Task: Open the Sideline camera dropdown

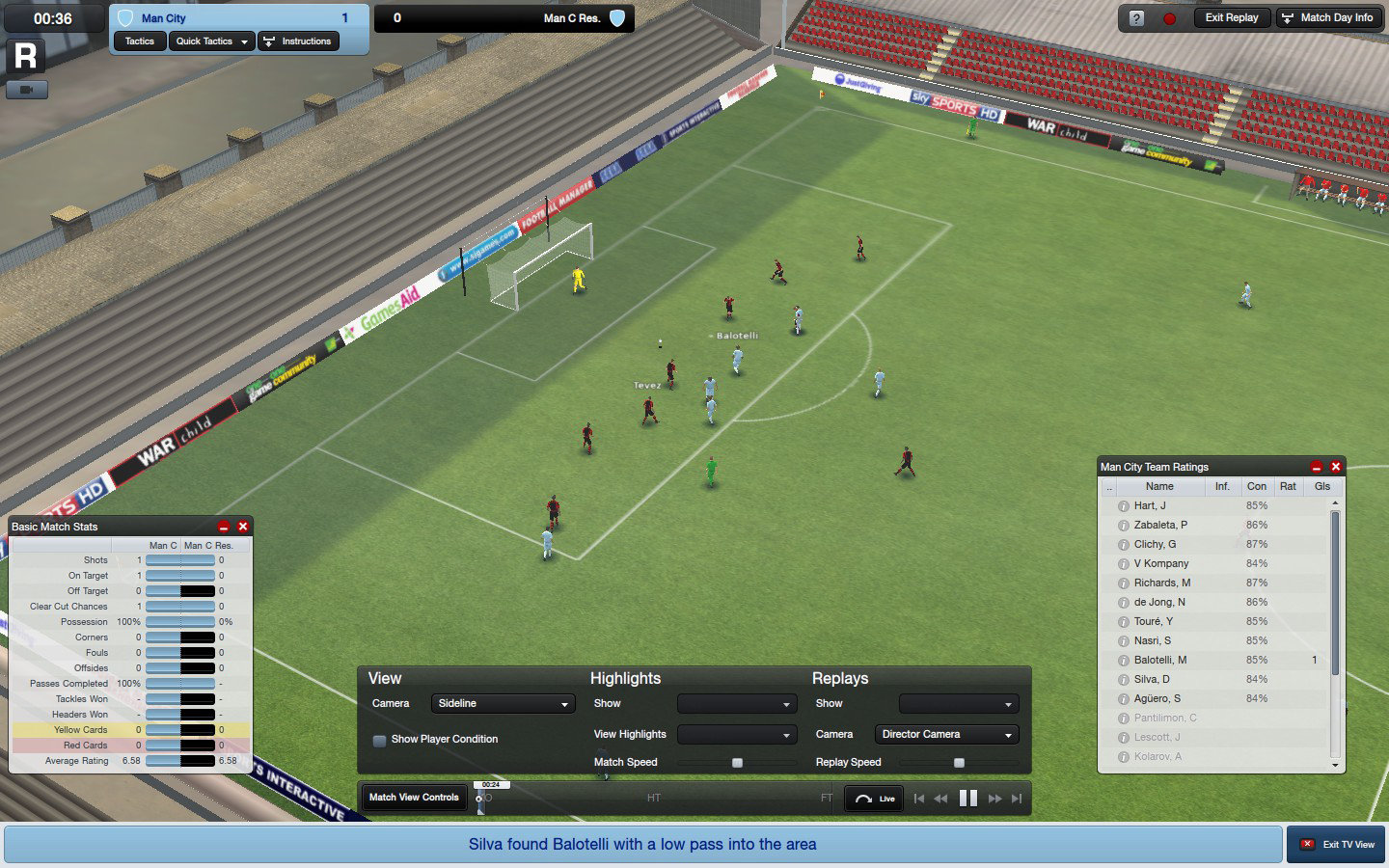Action: pos(503,703)
